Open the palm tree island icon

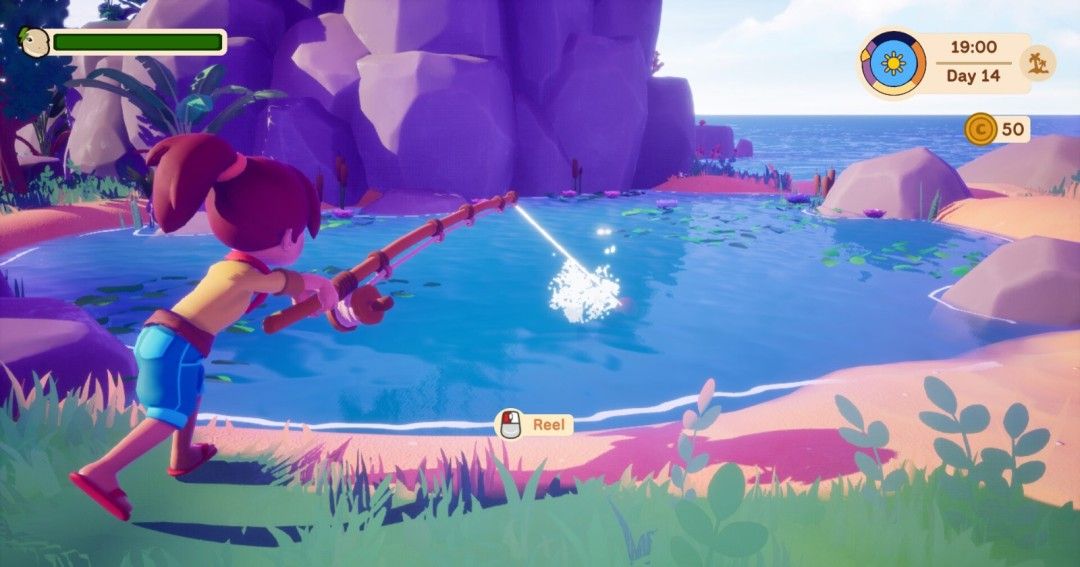click(1037, 63)
